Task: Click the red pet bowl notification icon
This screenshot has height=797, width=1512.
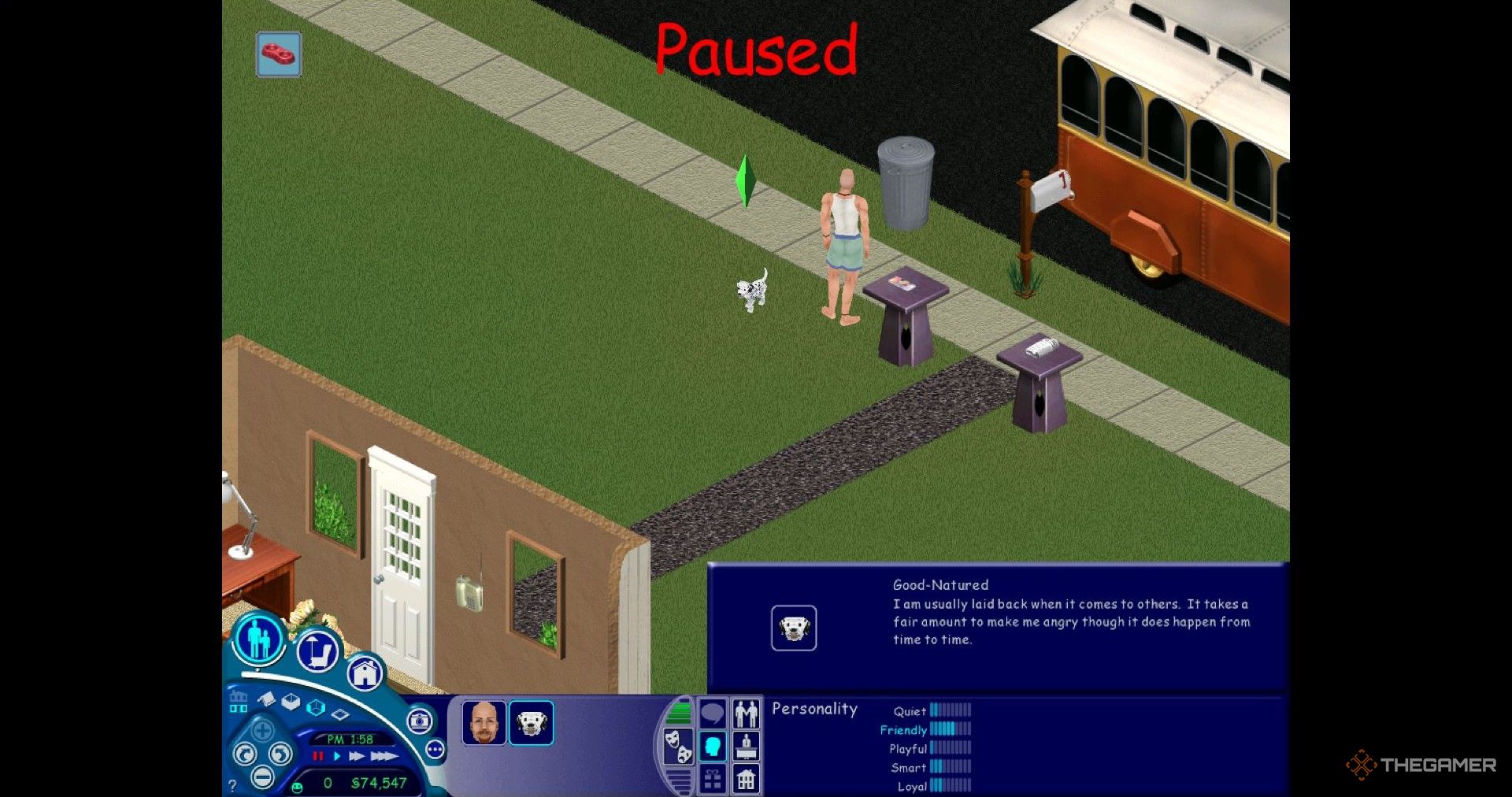Action: tap(279, 54)
